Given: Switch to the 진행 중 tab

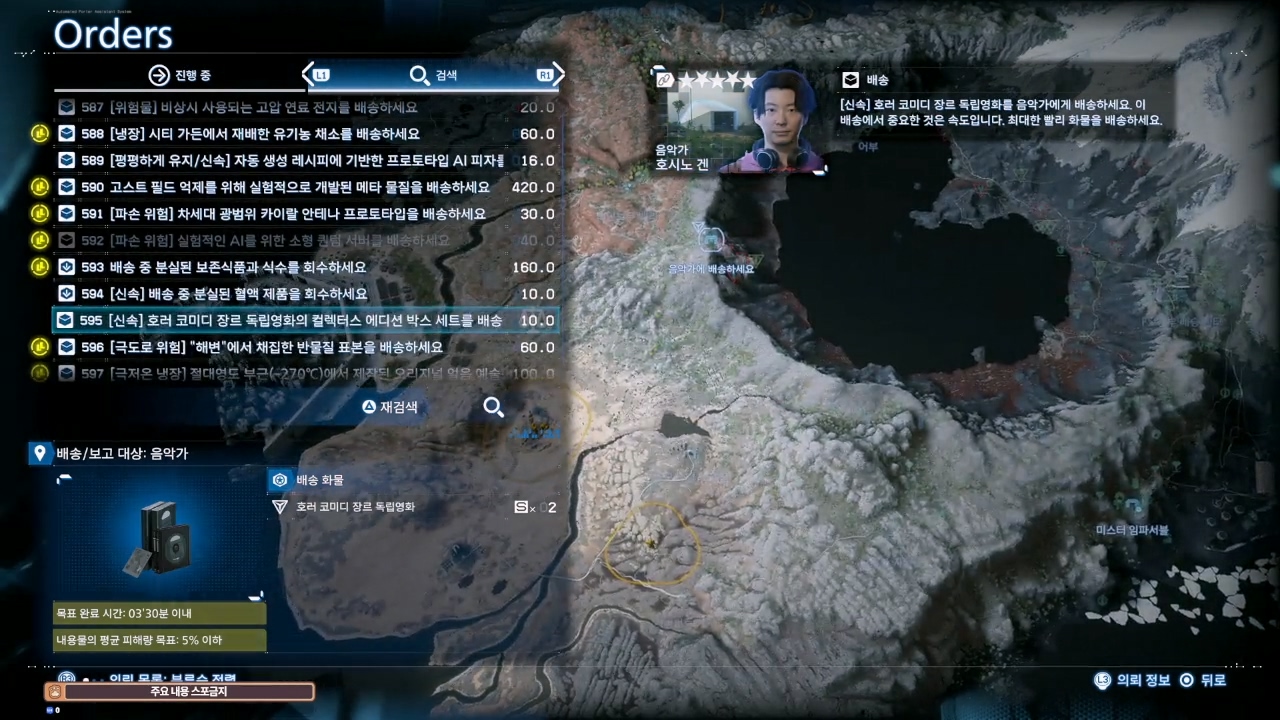Looking at the screenshot, I should click(180, 75).
